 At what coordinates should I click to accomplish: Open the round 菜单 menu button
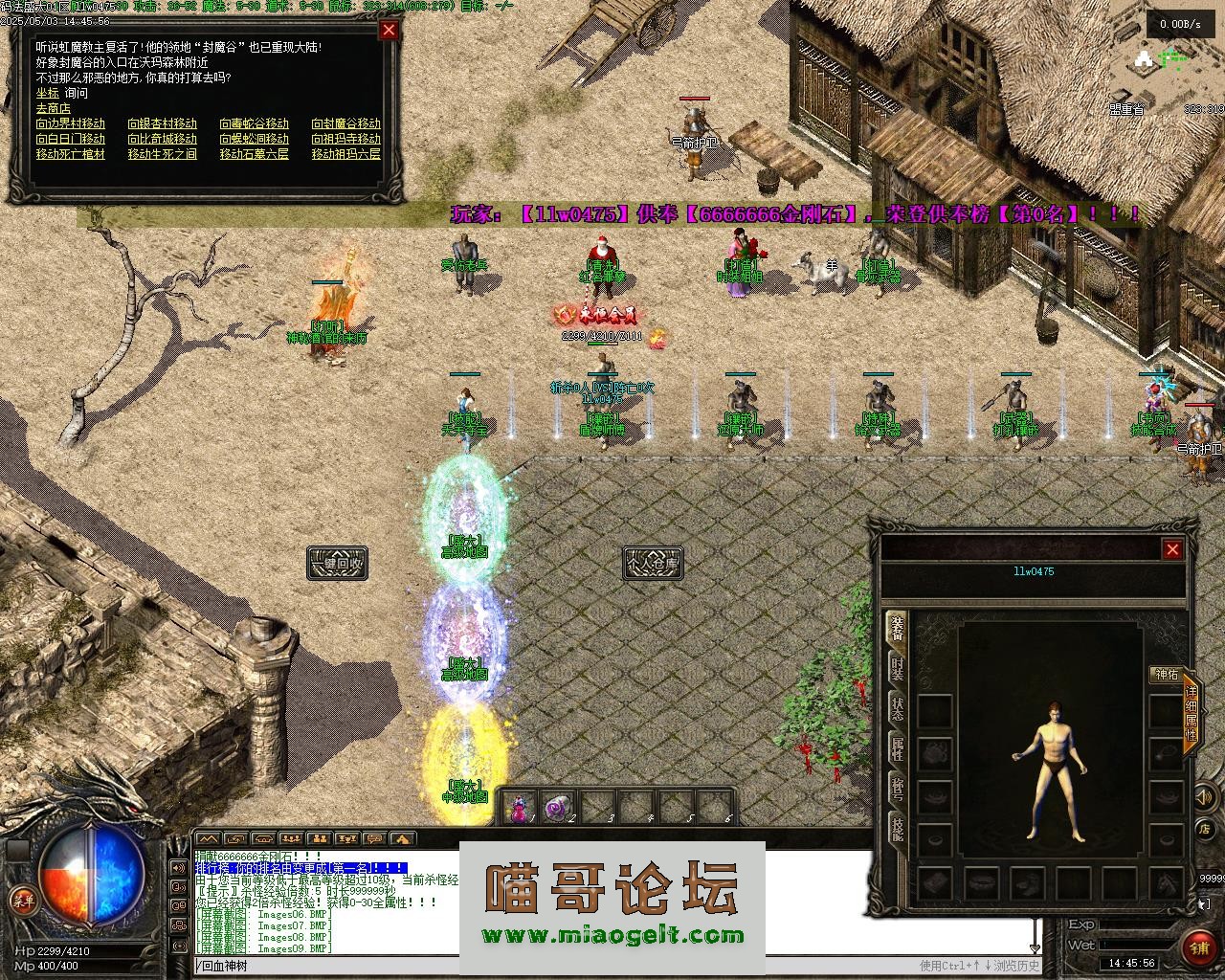[x=21, y=900]
